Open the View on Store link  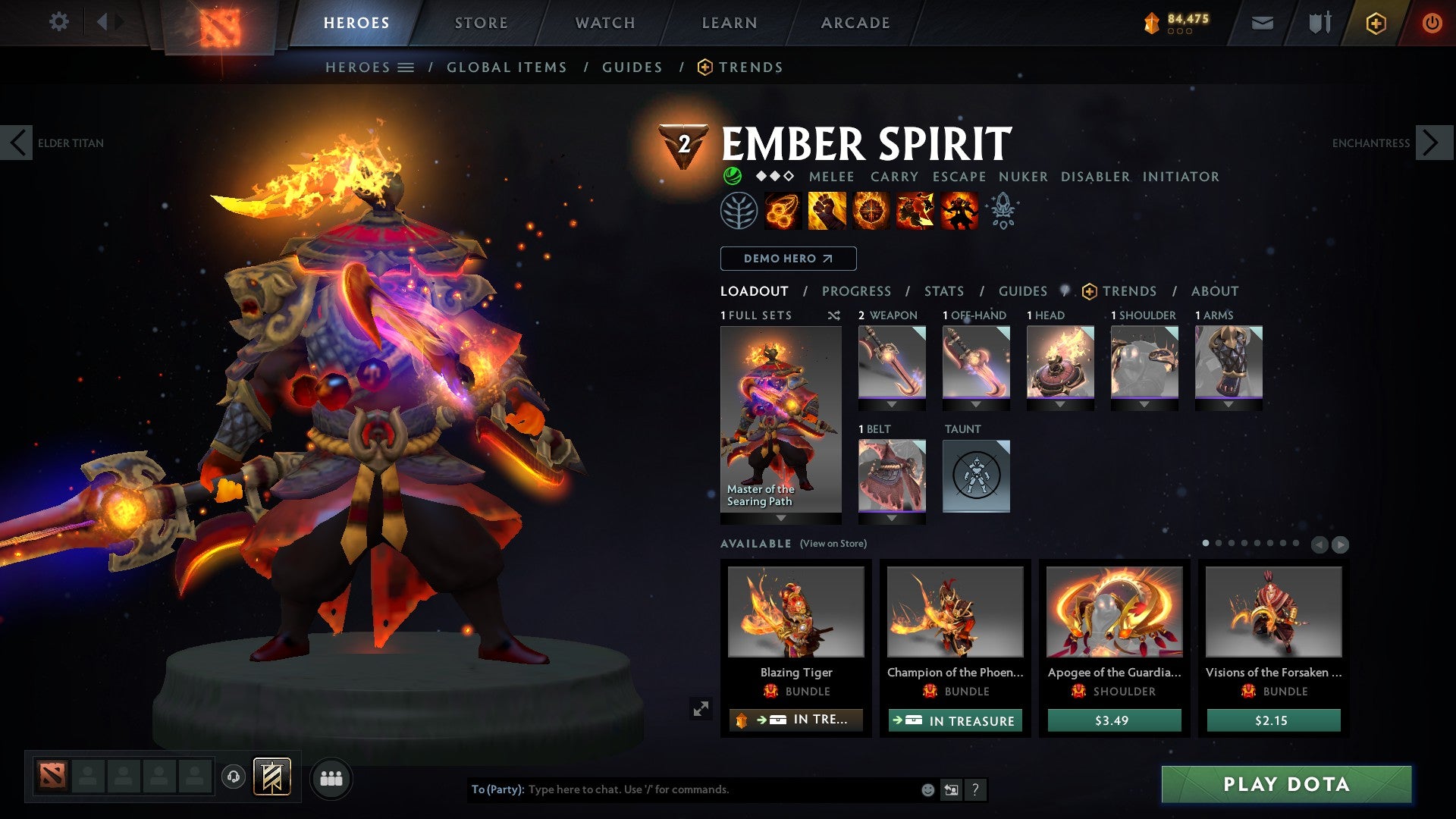click(x=833, y=544)
